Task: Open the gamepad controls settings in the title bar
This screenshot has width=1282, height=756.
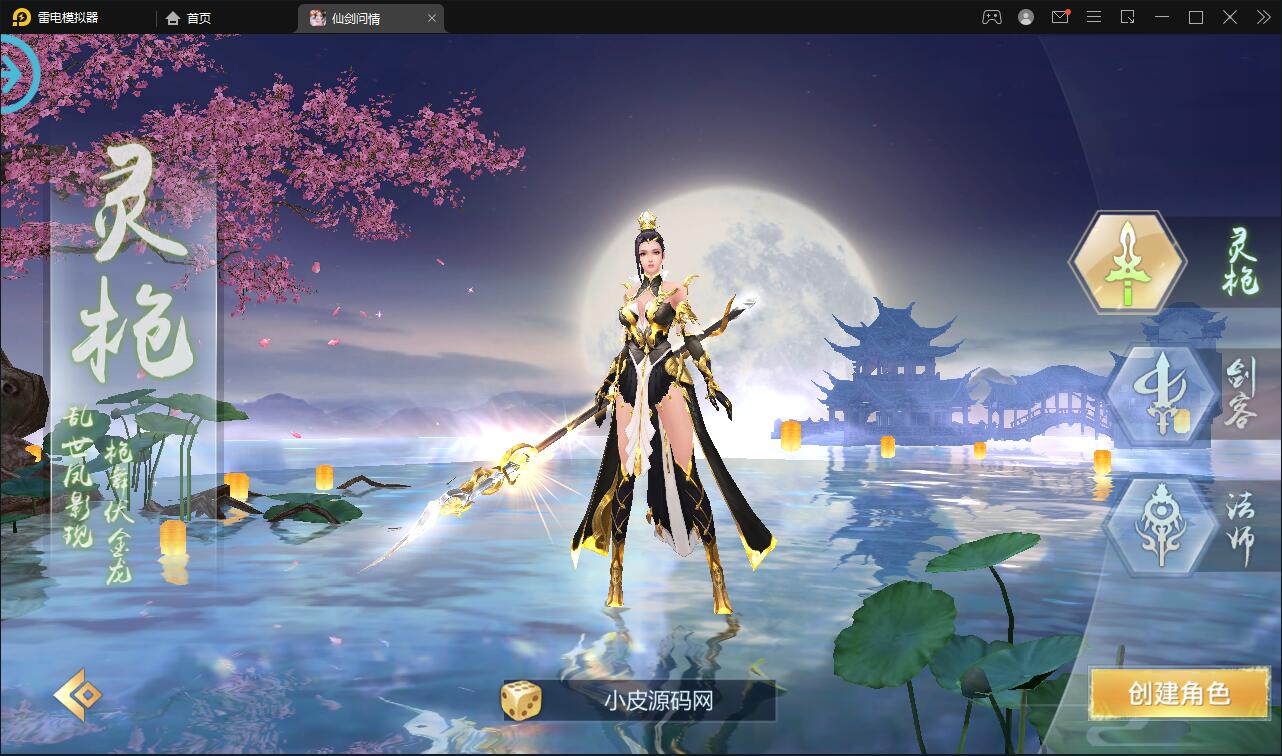Action: tap(994, 17)
